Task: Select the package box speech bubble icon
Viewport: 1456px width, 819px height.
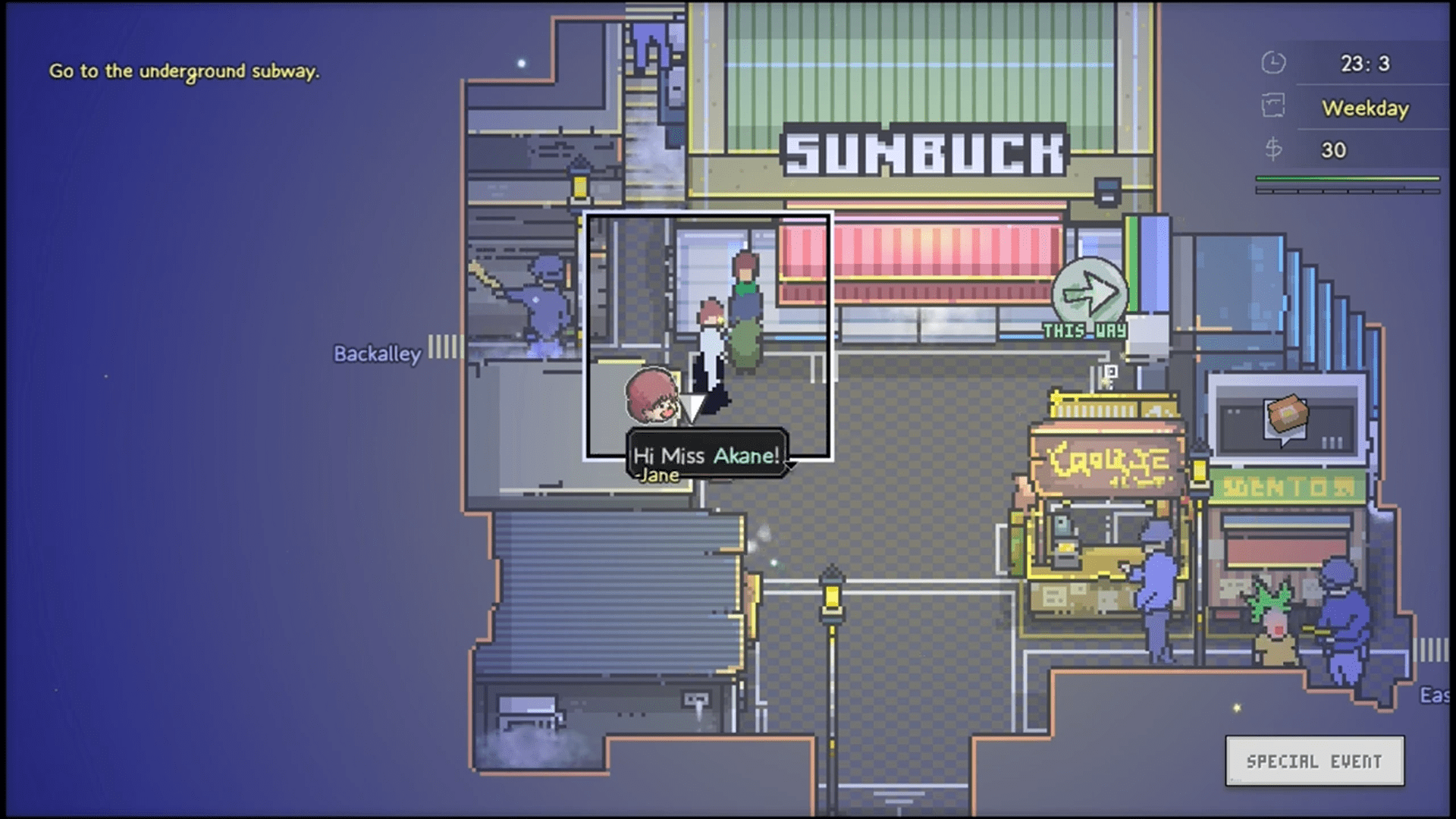Action: pos(1286,416)
